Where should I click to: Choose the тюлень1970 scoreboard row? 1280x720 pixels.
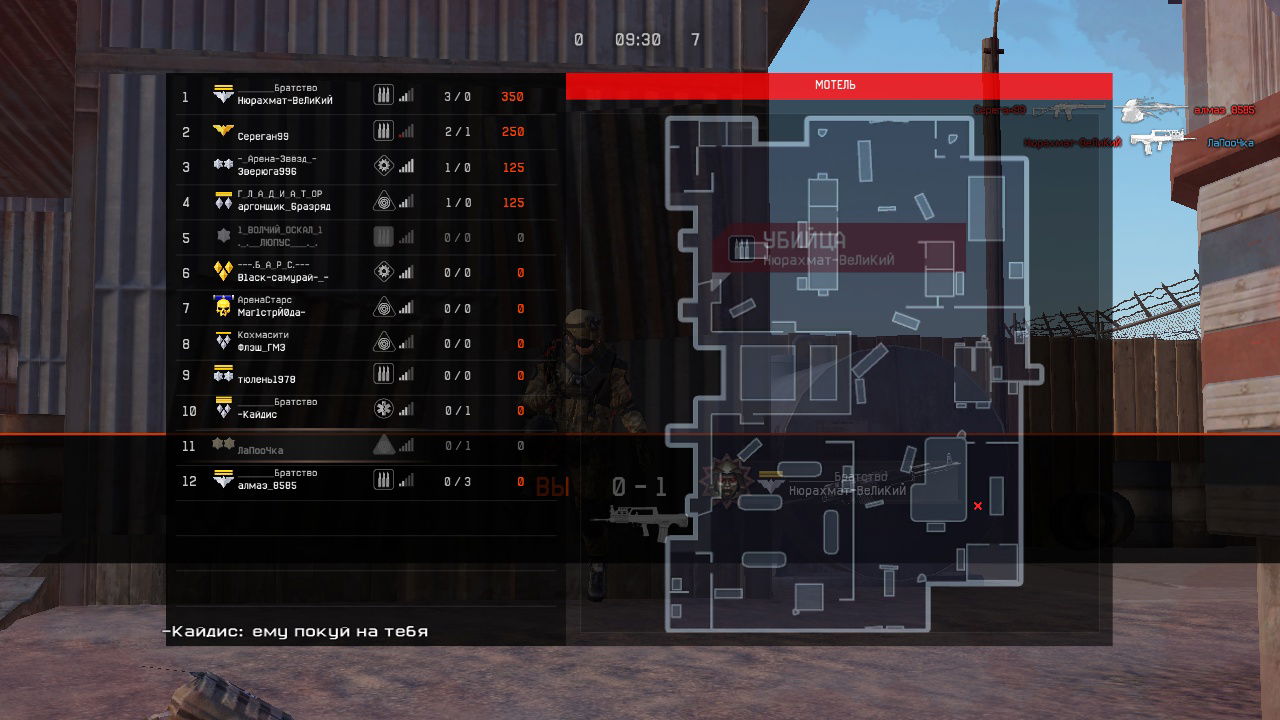(x=360, y=376)
